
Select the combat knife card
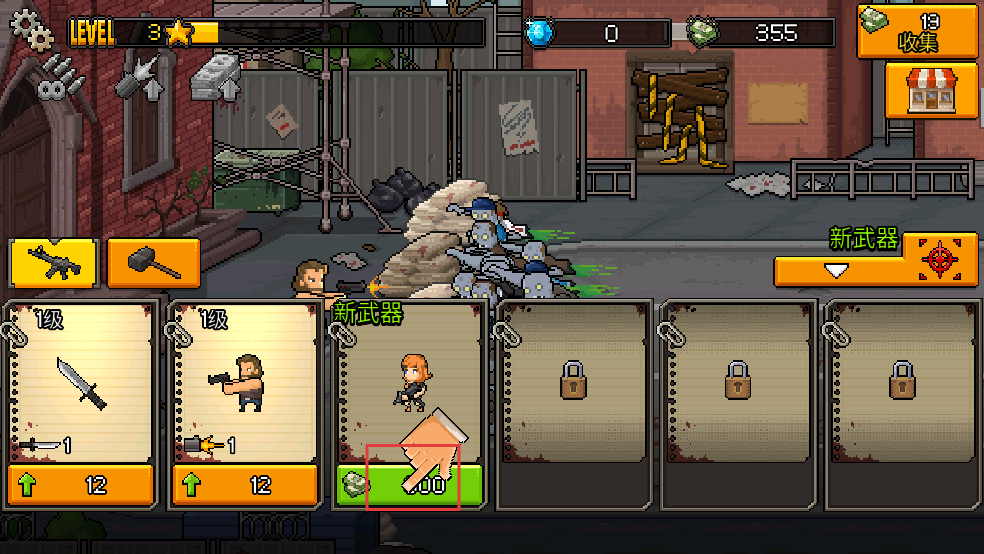tap(81, 380)
